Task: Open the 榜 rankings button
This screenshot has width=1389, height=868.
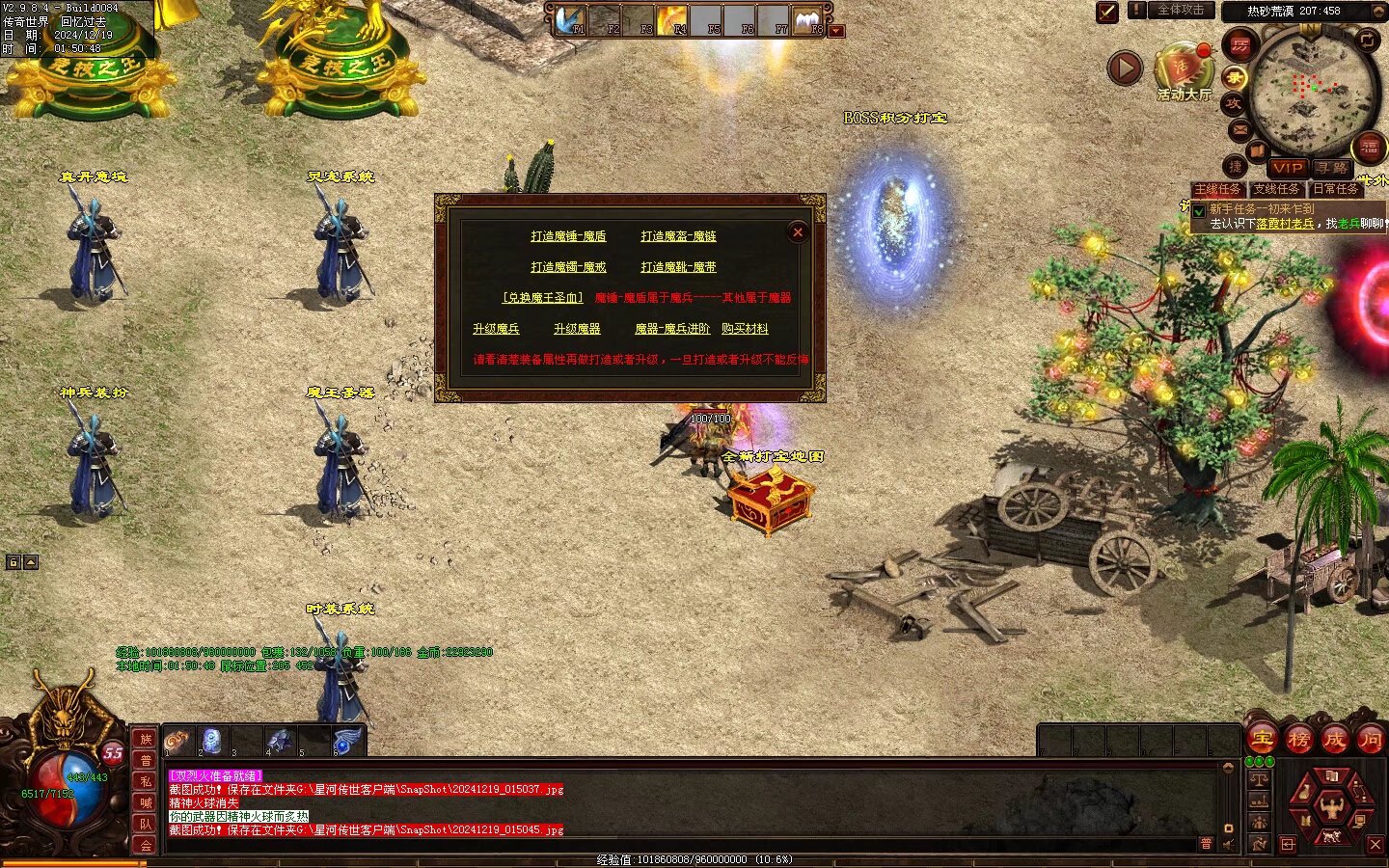Action: pos(1298,740)
